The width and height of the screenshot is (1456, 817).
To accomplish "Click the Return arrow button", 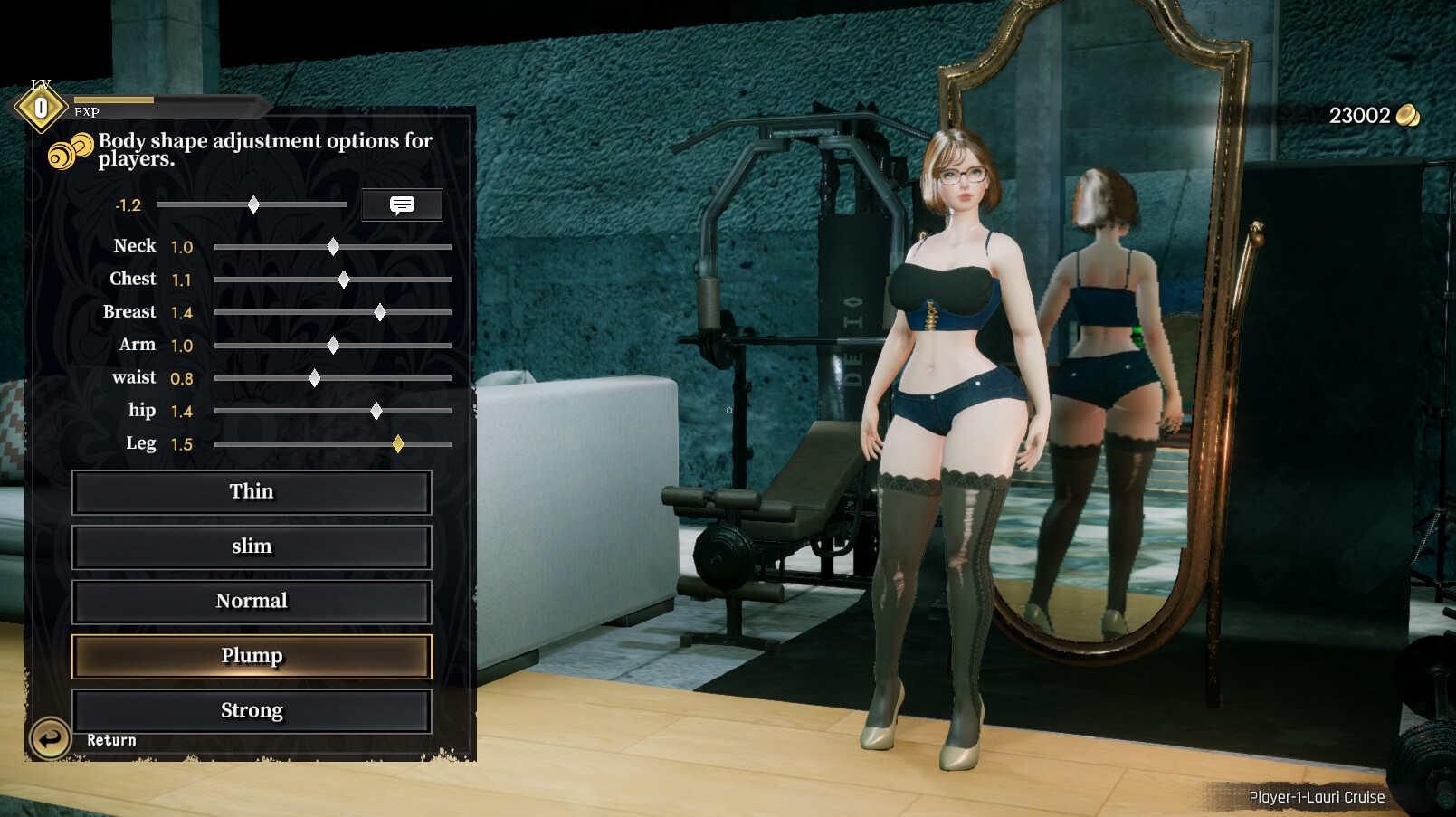I will coord(50,738).
